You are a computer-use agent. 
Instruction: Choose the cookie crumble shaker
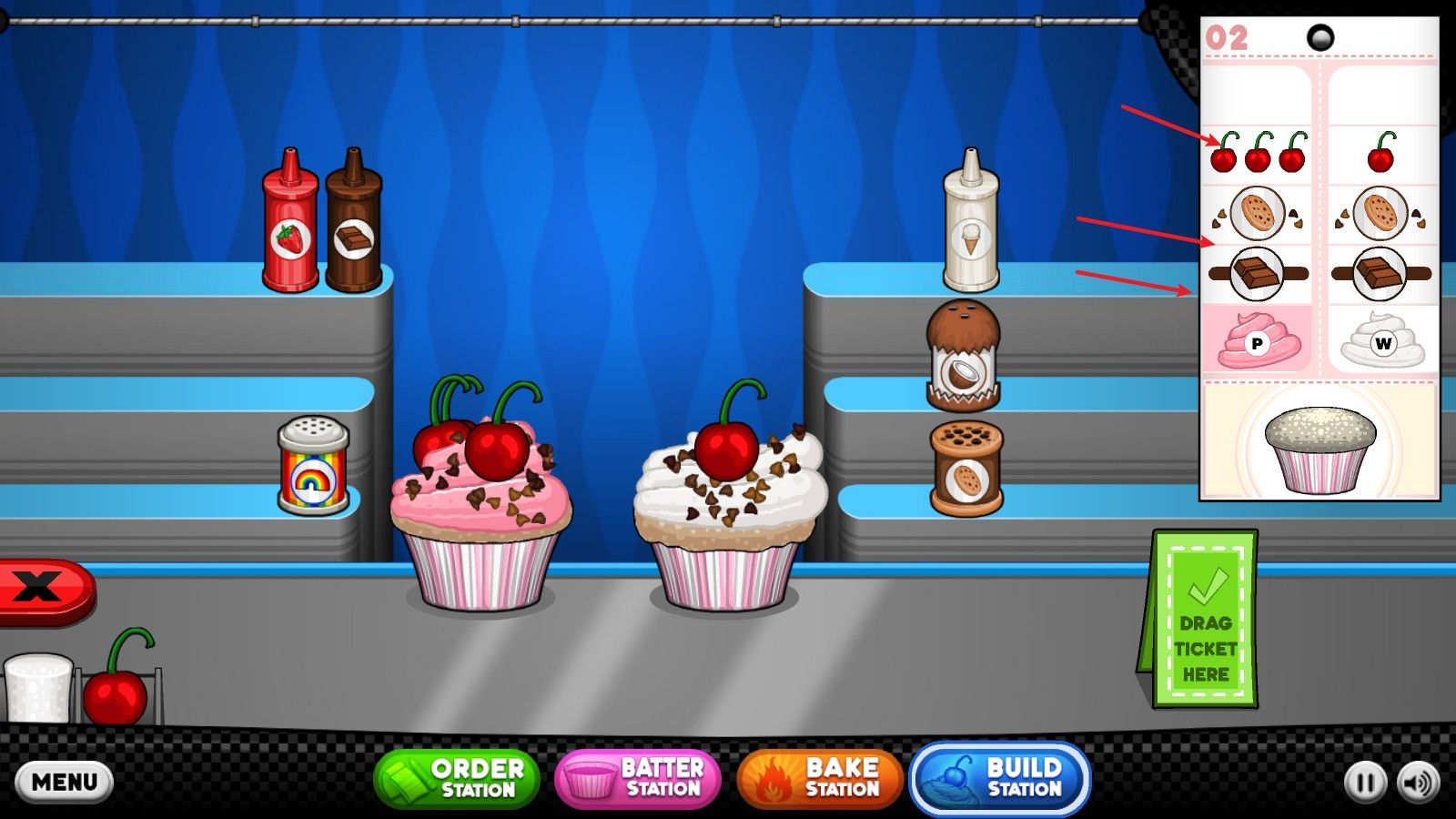tap(966, 469)
